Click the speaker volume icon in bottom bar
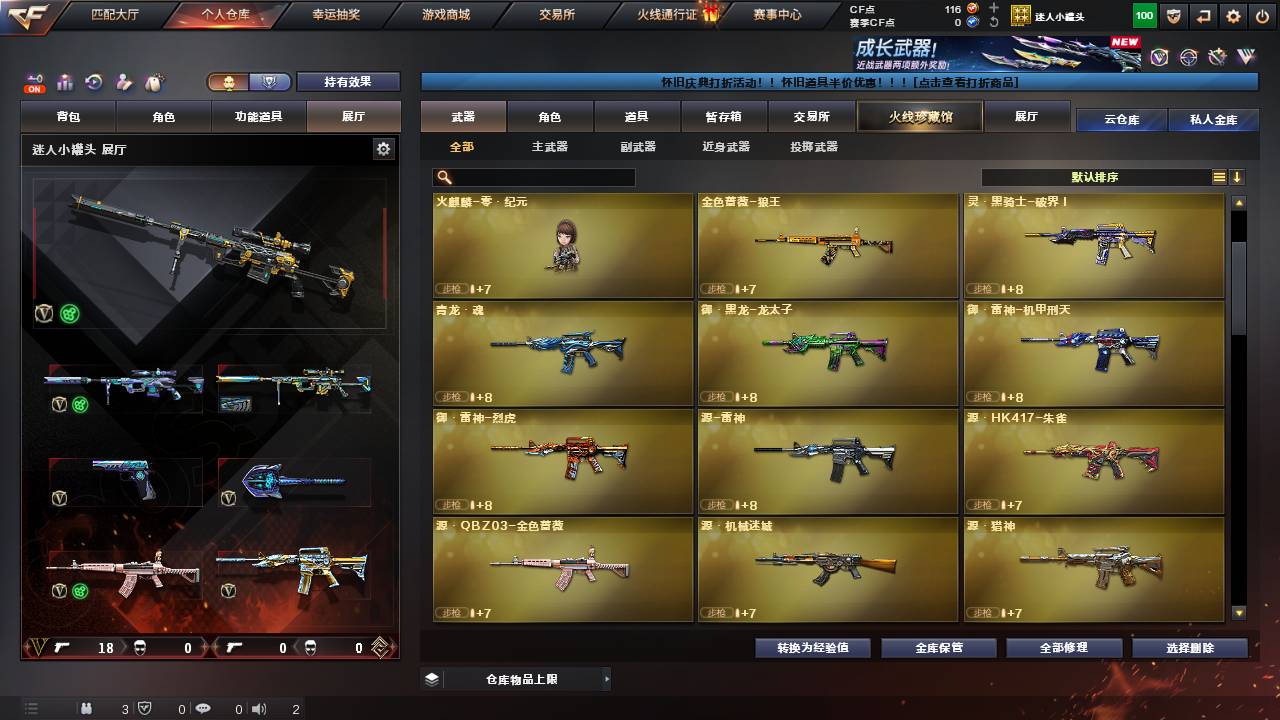This screenshot has width=1280, height=720. coord(260,708)
